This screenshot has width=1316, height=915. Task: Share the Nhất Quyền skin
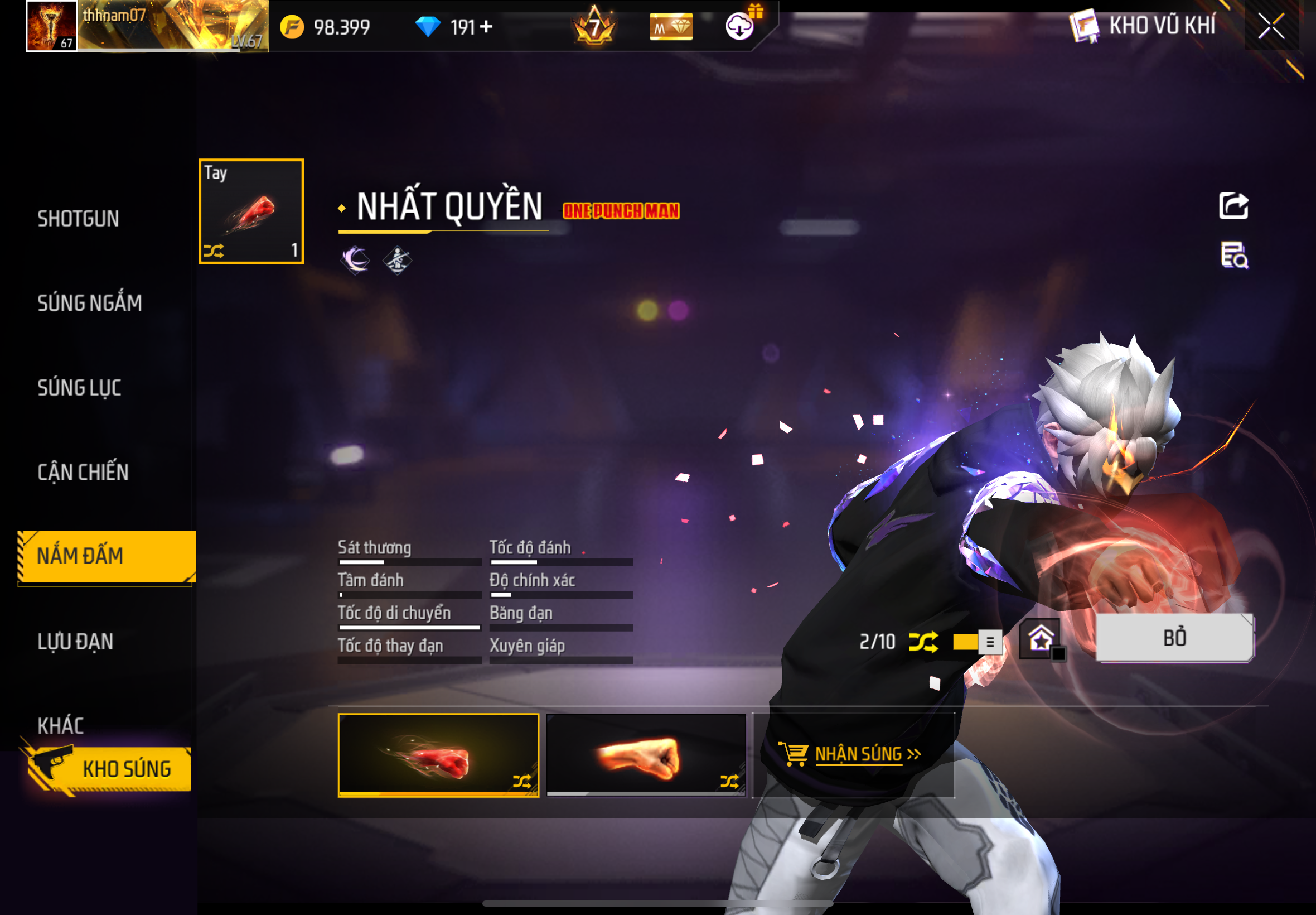pos(1233,206)
